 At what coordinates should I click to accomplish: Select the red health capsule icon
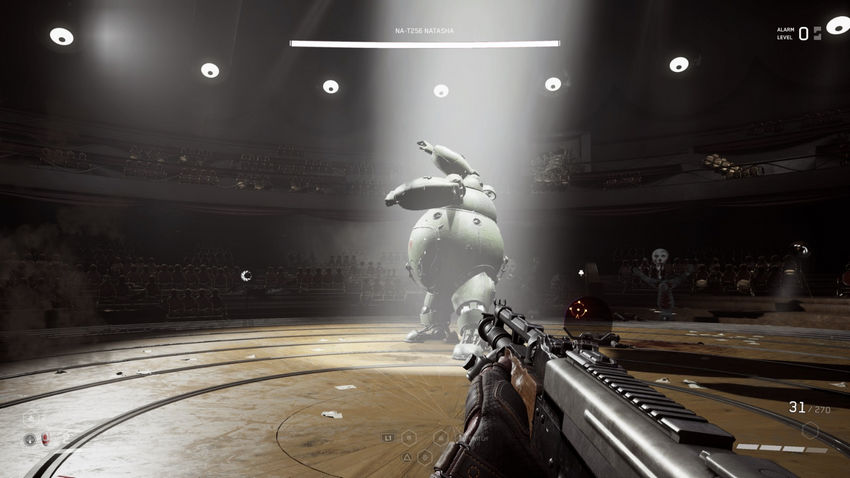(43, 439)
